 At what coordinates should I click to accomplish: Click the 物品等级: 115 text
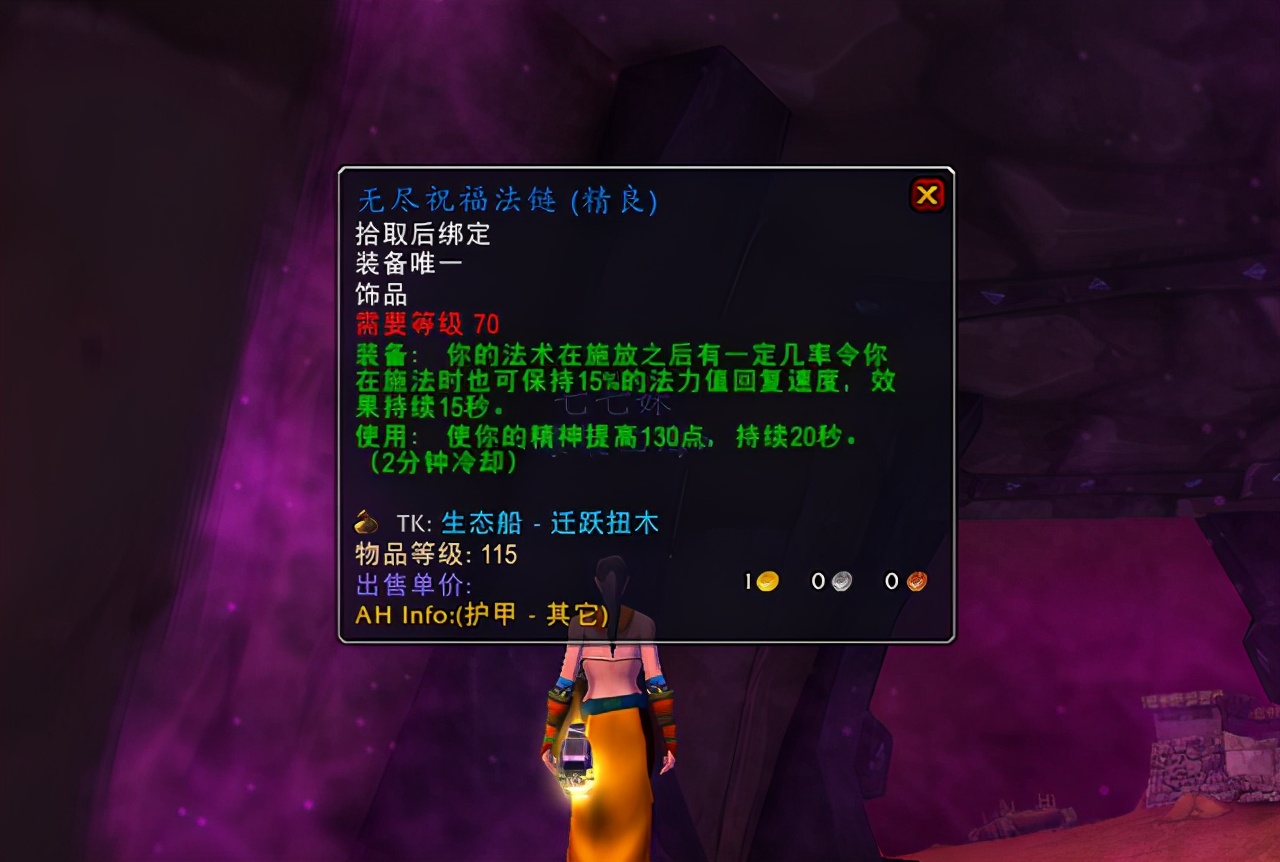coord(437,556)
